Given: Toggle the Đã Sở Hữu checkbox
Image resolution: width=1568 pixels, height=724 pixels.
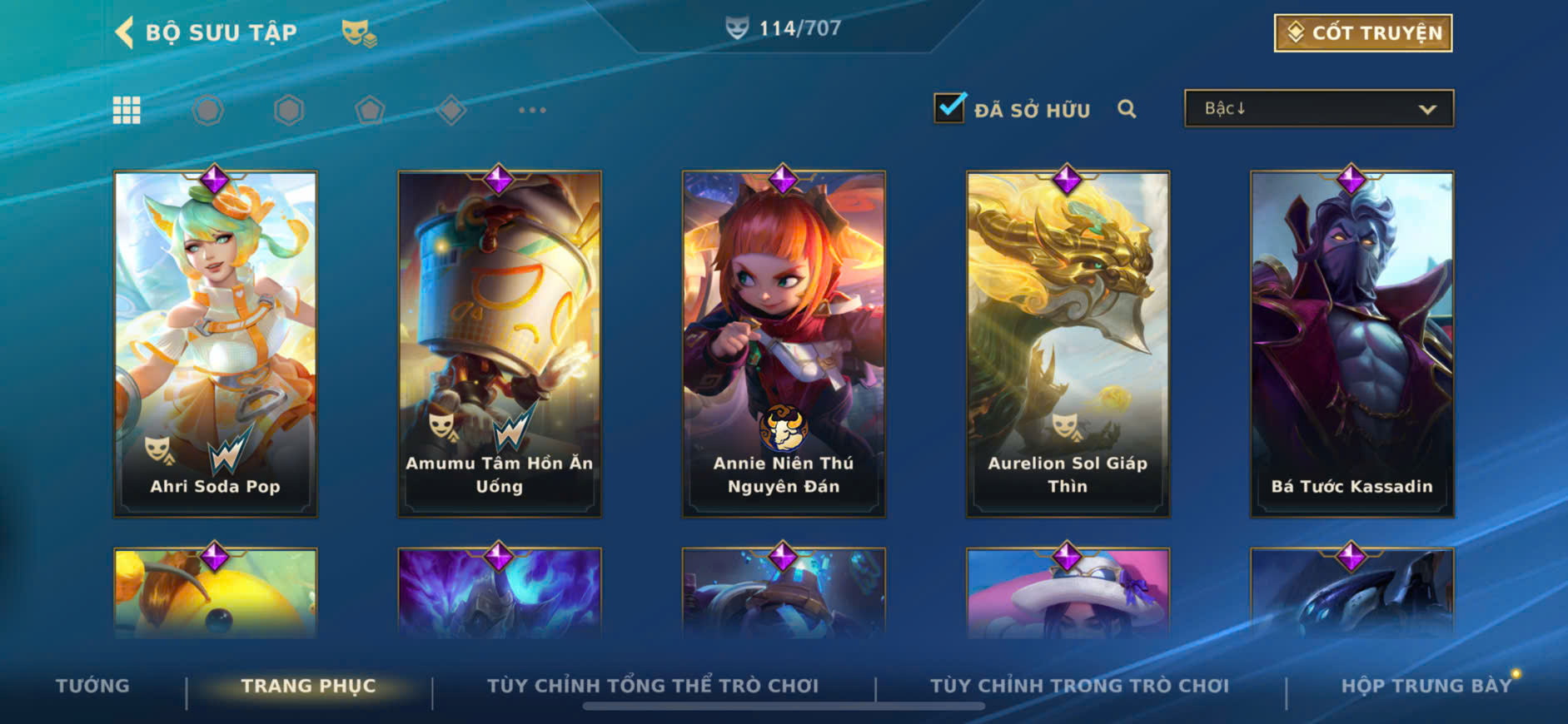Looking at the screenshot, I should (949, 108).
